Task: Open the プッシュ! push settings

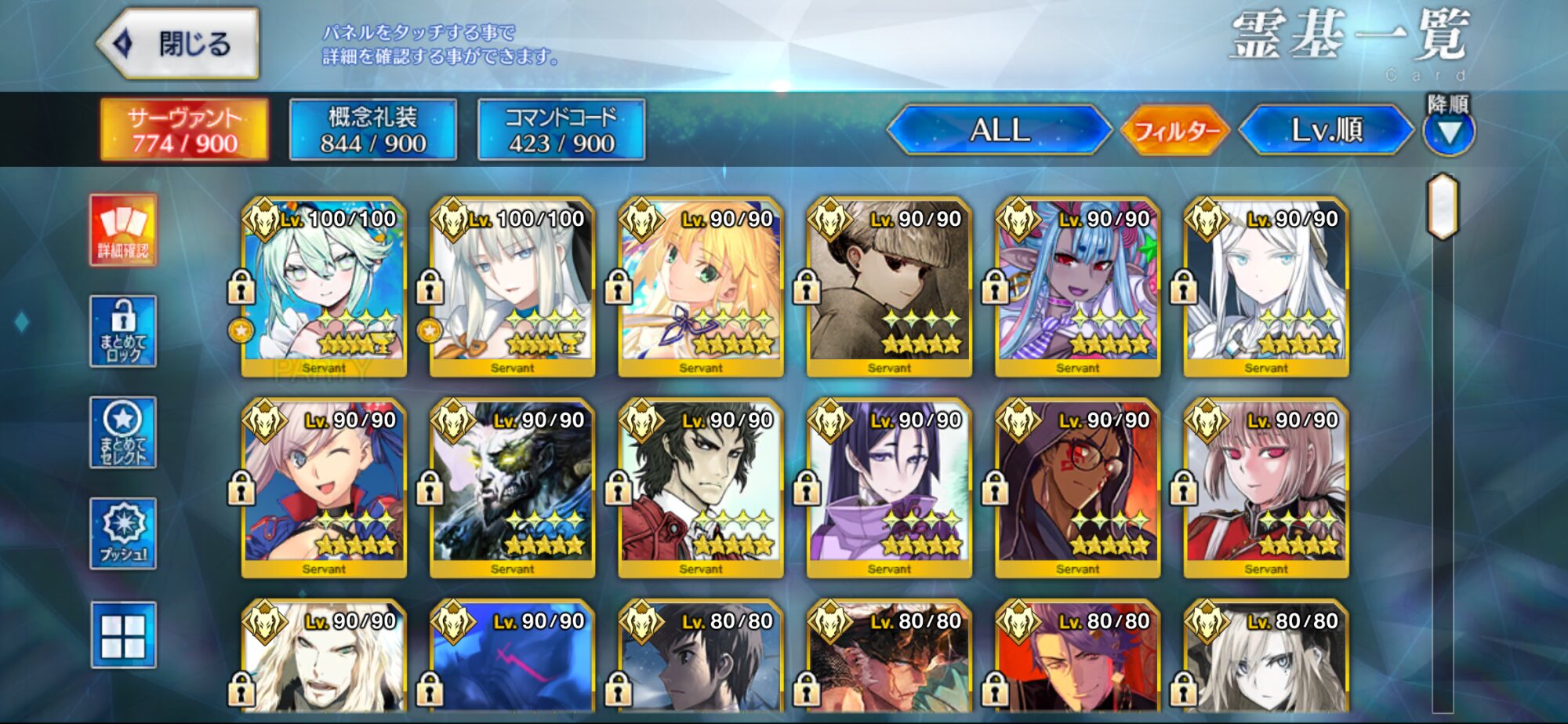Action: (123, 533)
